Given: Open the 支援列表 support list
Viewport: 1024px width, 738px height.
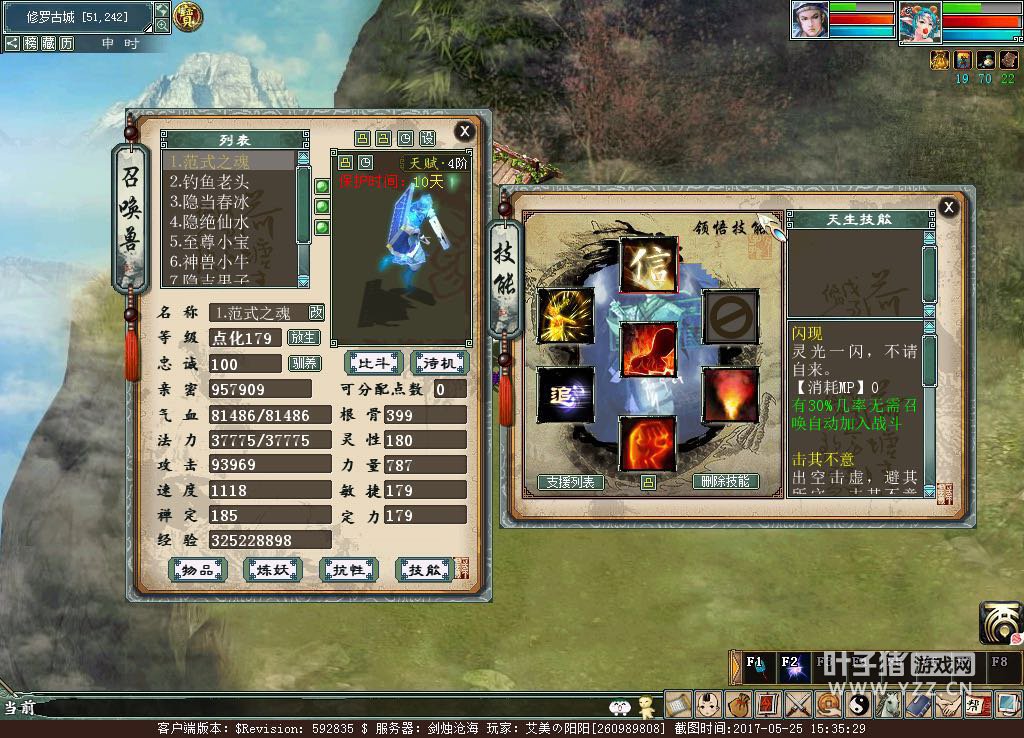Looking at the screenshot, I should point(571,482).
